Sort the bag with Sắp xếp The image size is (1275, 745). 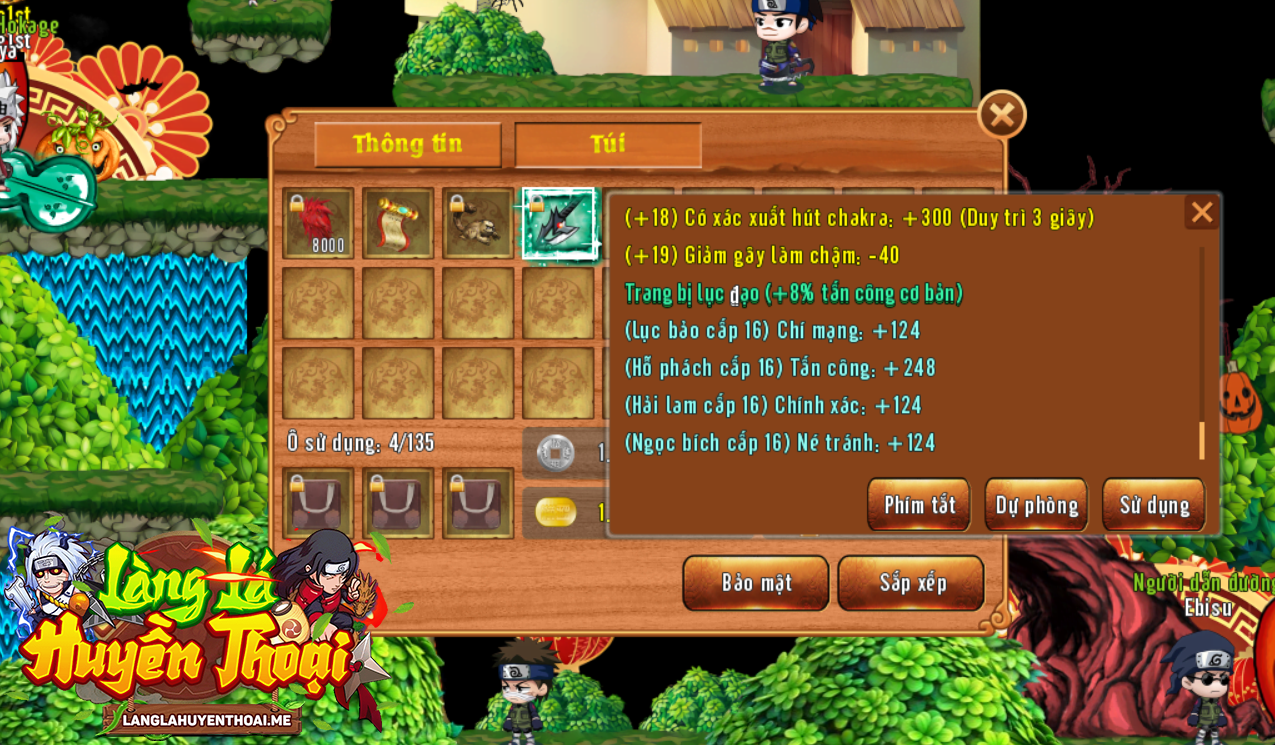(911, 582)
